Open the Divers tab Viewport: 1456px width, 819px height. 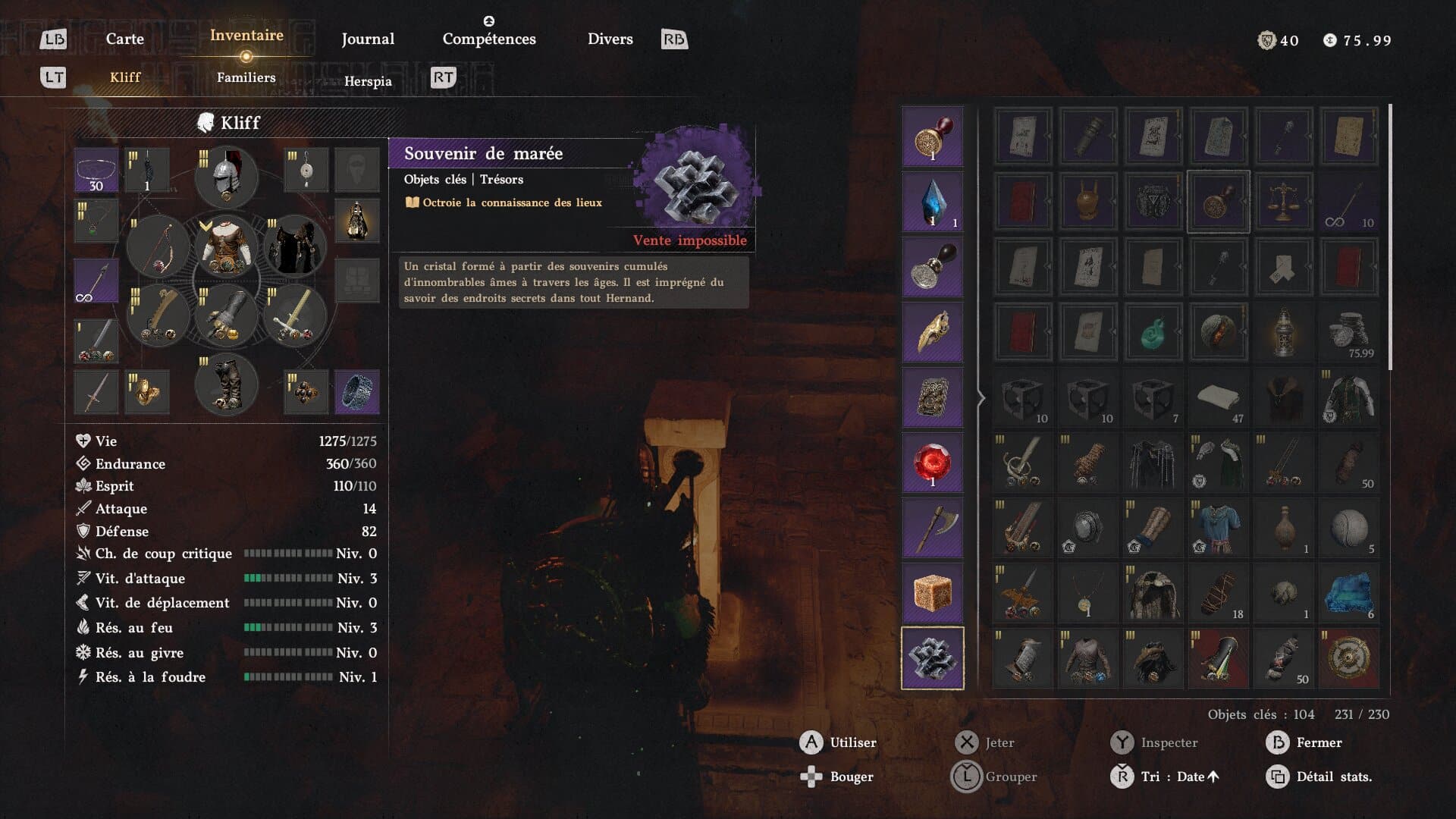(x=610, y=39)
